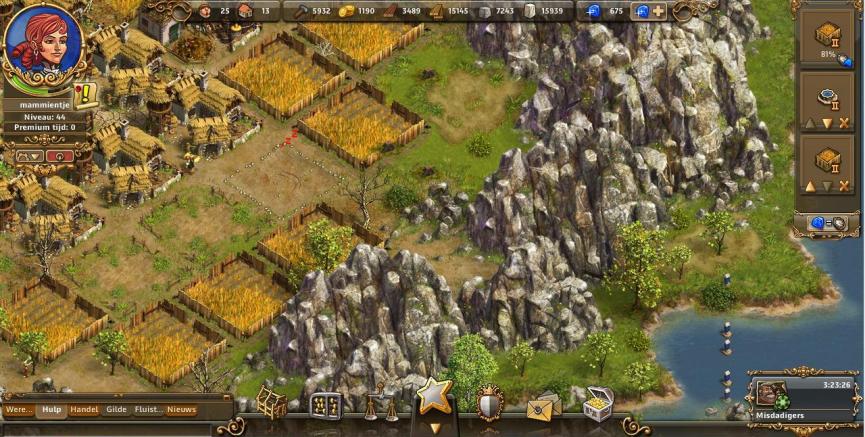865x437 pixels.
Task: Select the Nieuws chat tab
Action: click(x=181, y=409)
